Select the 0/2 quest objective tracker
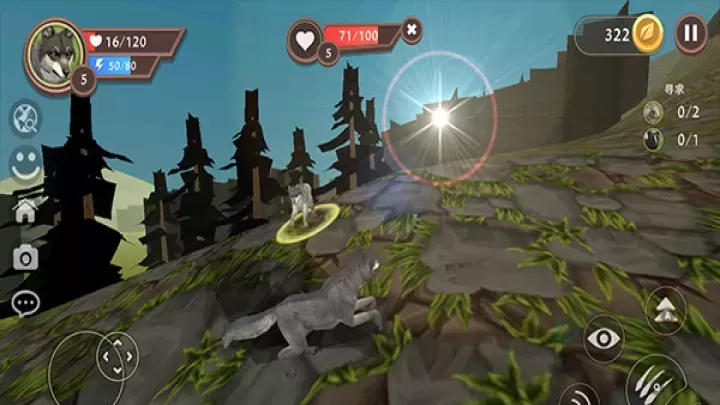The image size is (720, 405). 669,112
